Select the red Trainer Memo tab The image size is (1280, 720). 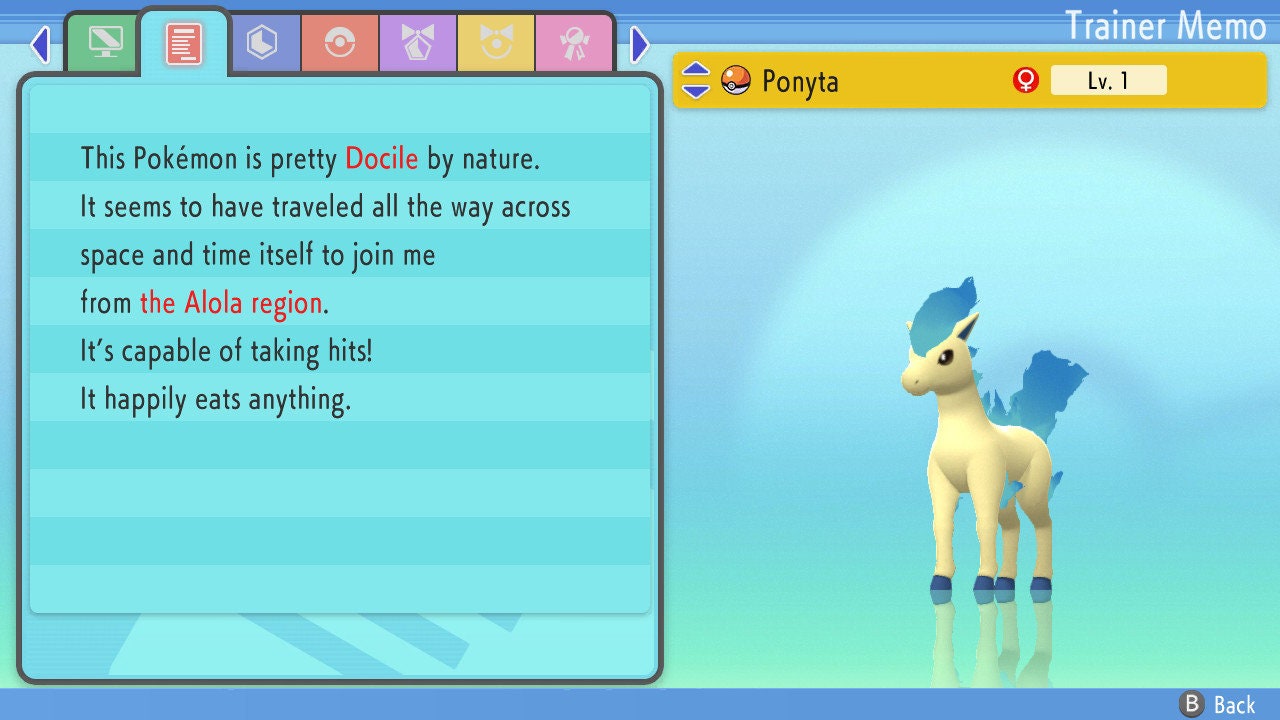pyautogui.click(x=184, y=43)
